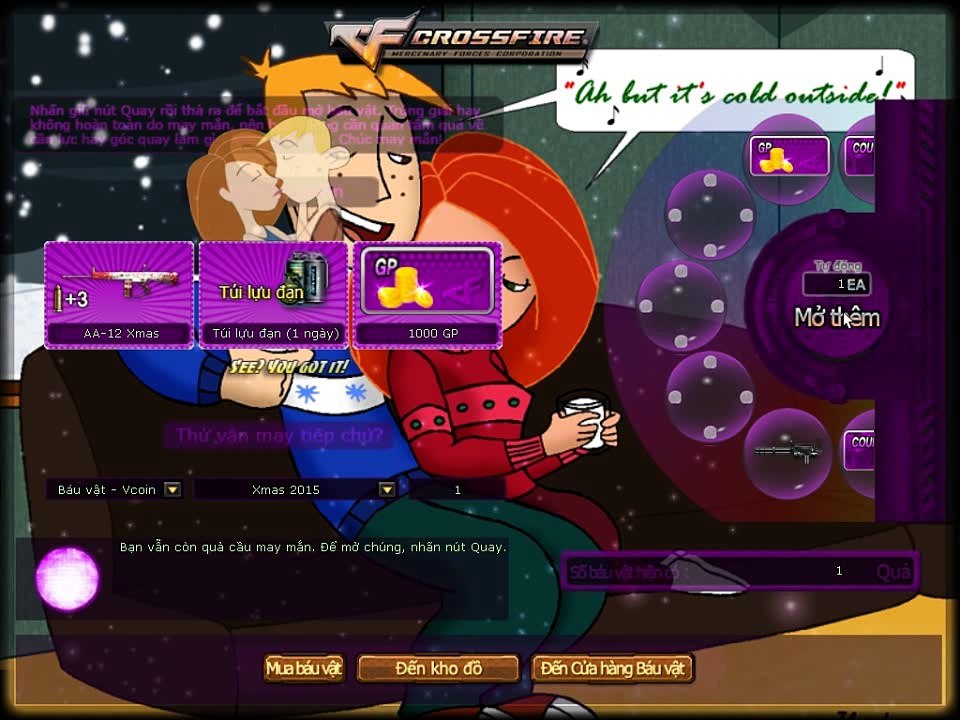This screenshot has width=960, height=720.
Task: Select the AA-12 Xmas reward card
Action: [119, 294]
